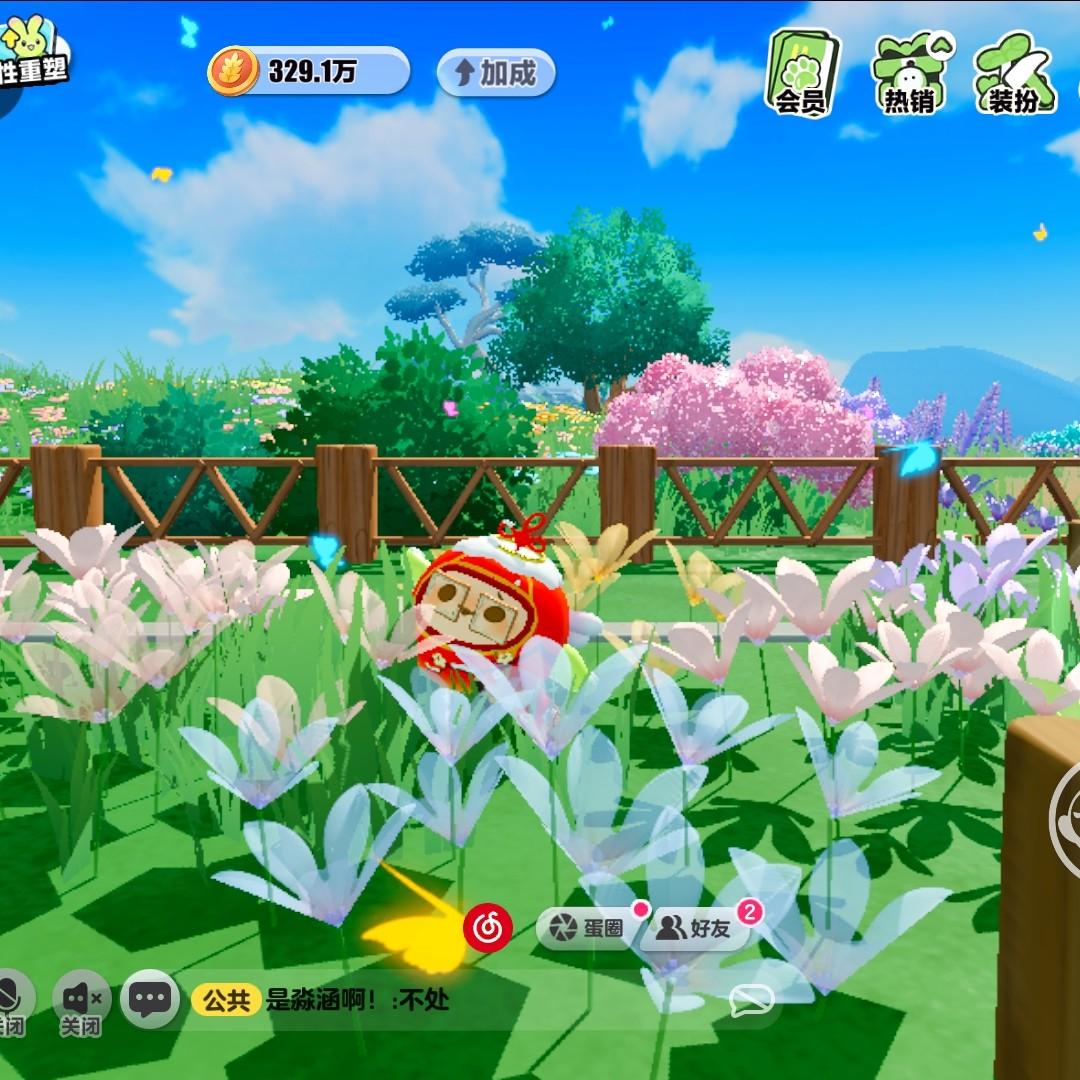The height and width of the screenshot is (1080, 1080).
Task: Open the small translucent chat bubble icon
Action: point(751,999)
